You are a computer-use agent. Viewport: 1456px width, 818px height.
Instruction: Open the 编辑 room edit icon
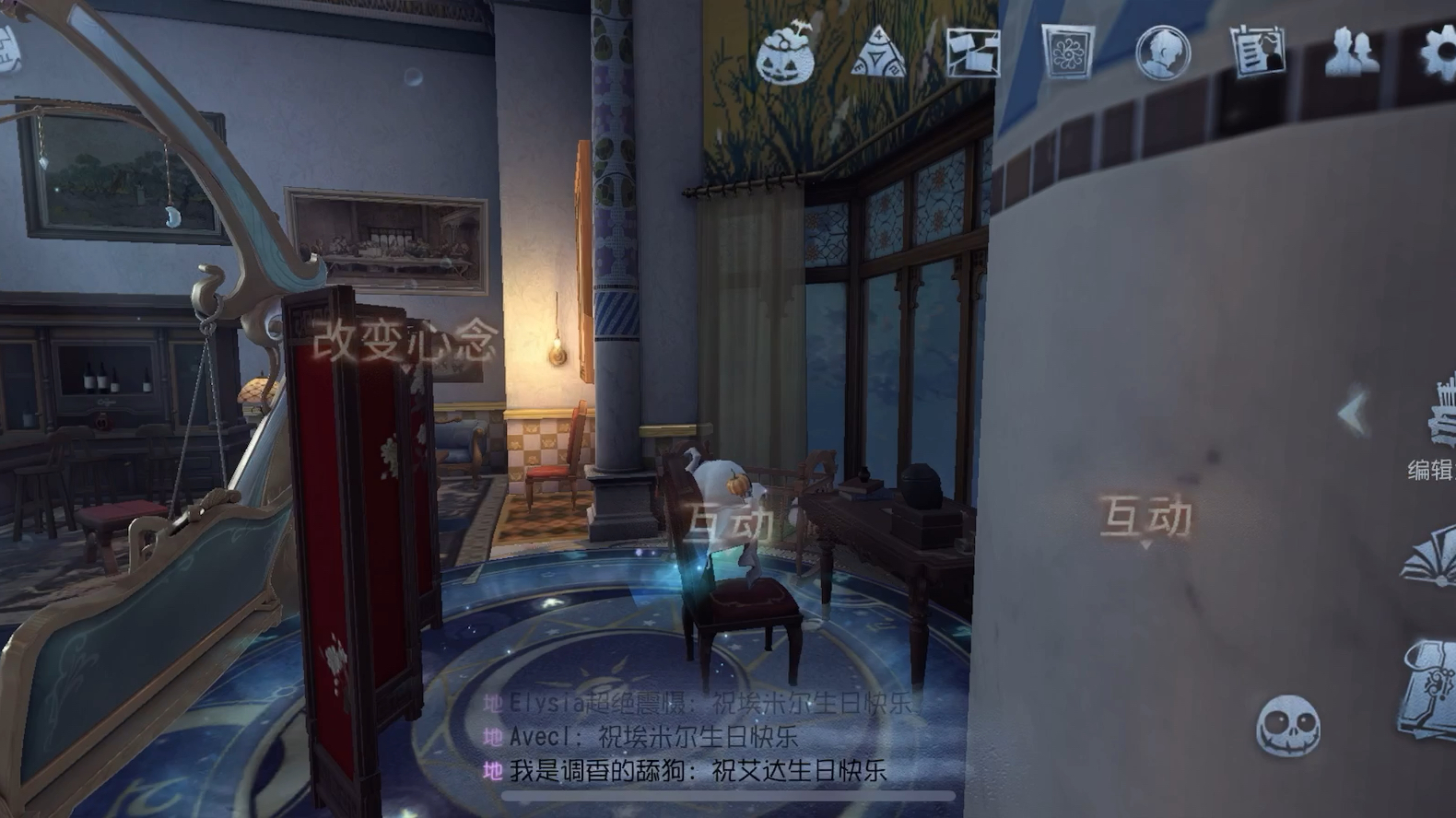pyautogui.click(x=1434, y=433)
